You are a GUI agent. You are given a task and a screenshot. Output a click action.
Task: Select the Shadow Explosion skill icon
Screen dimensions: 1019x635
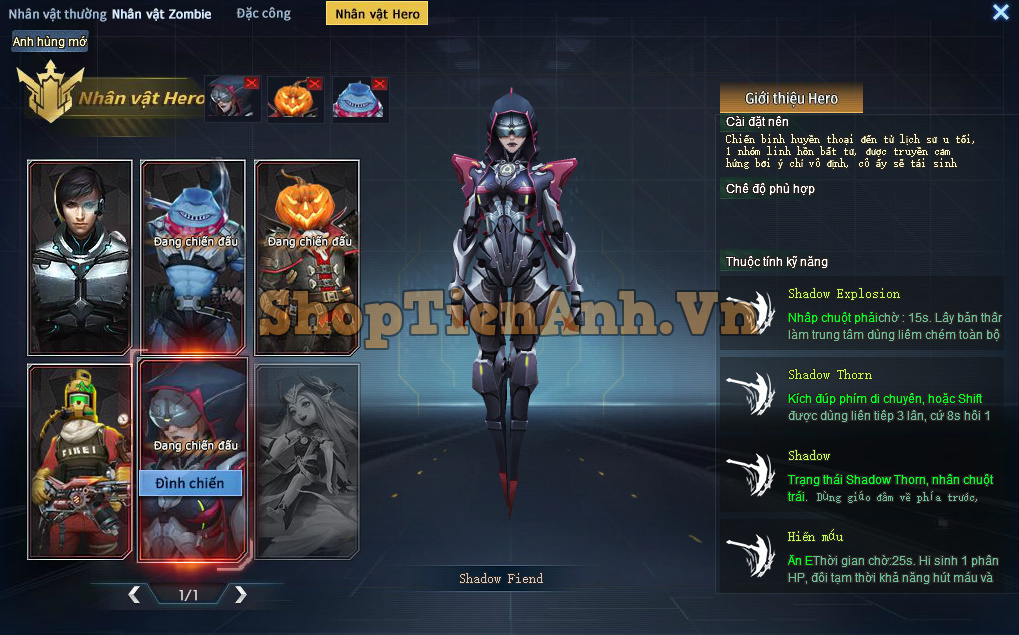pos(749,312)
